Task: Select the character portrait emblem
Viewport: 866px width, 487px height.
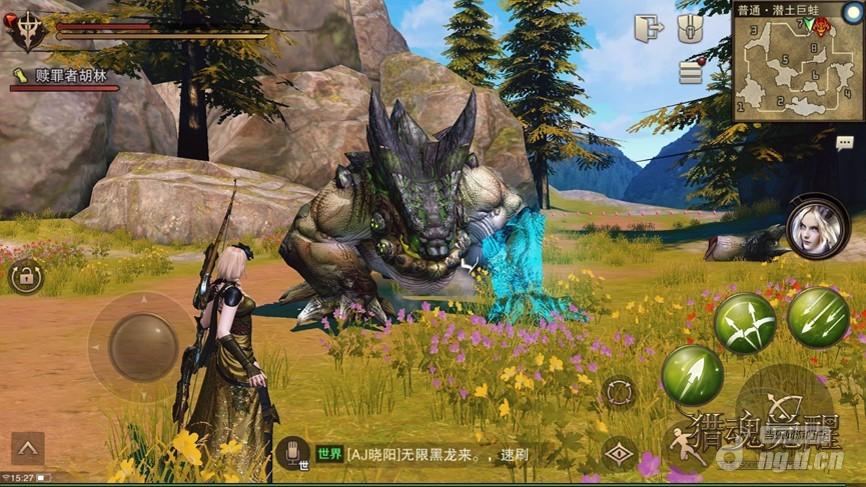Action: click(x=26, y=29)
